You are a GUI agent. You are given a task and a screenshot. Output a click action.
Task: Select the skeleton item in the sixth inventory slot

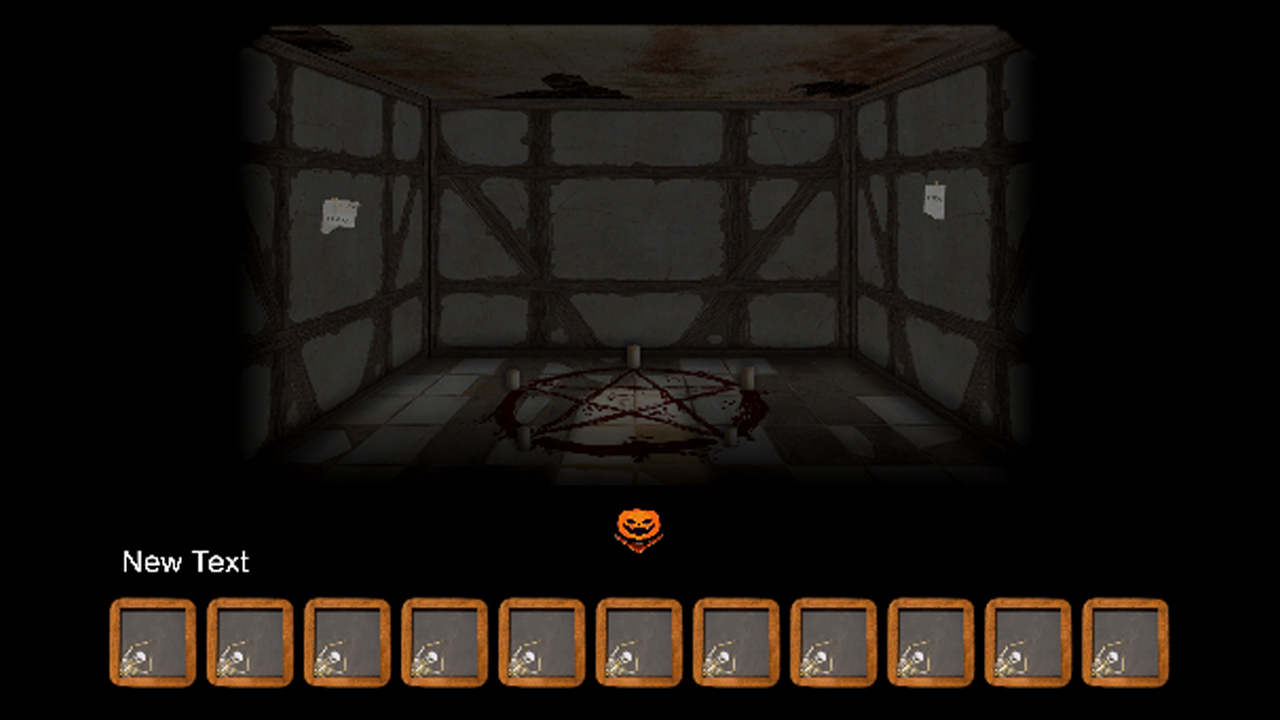click(x=638, y=643)
